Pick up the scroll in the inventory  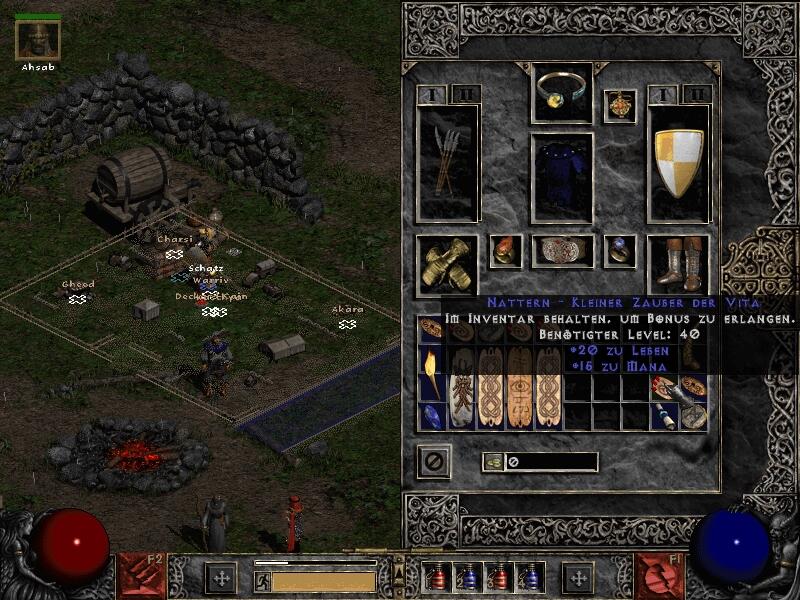[x=665, y=416]
